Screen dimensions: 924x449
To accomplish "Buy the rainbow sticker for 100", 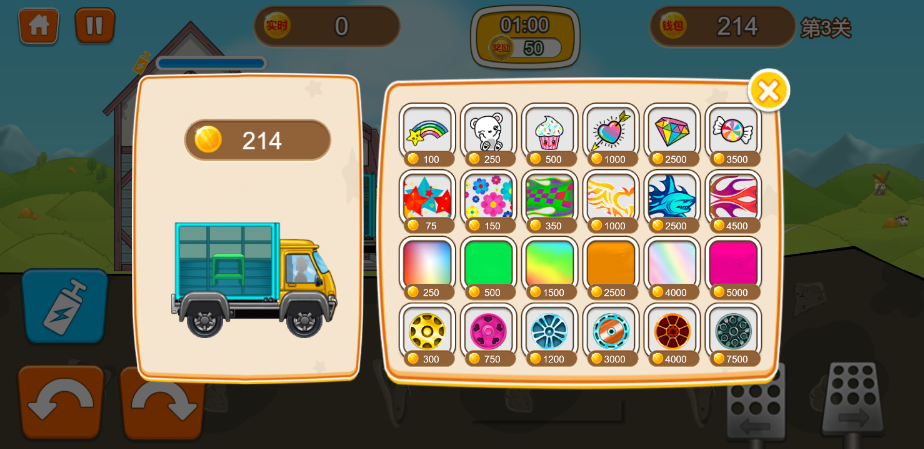I will pyautogui.click(x=428, y=131).
